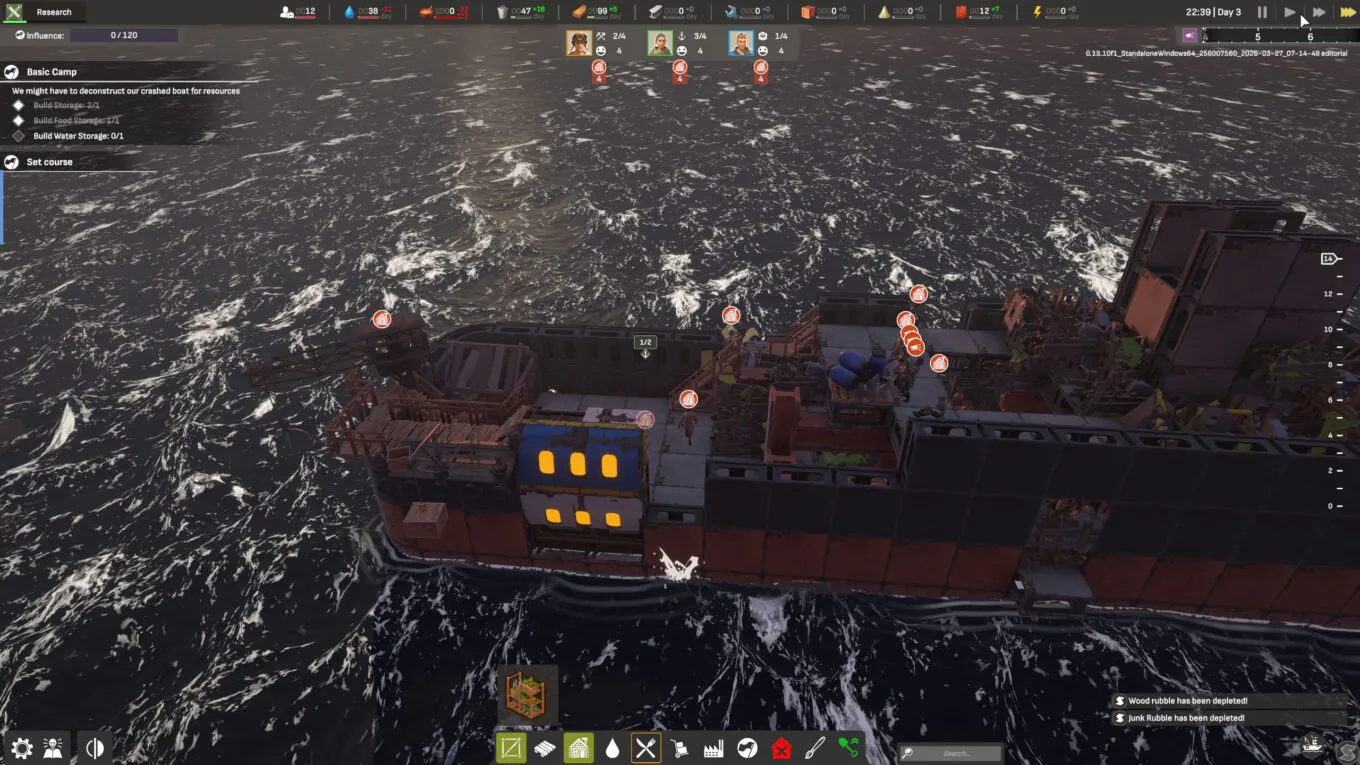Switch to double-arrow fast forward speed
The width and height of the screenshot is (1360, 765).
[x=1319, y=12]
